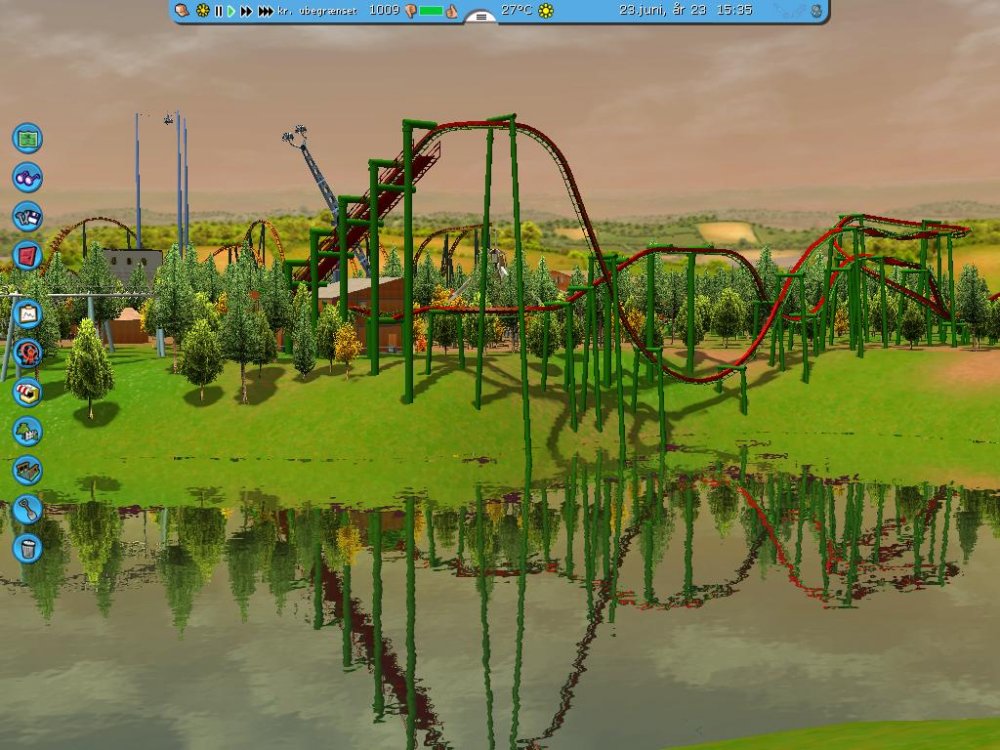
Task: Open the binoculars view options
Action: pos(27,177)
